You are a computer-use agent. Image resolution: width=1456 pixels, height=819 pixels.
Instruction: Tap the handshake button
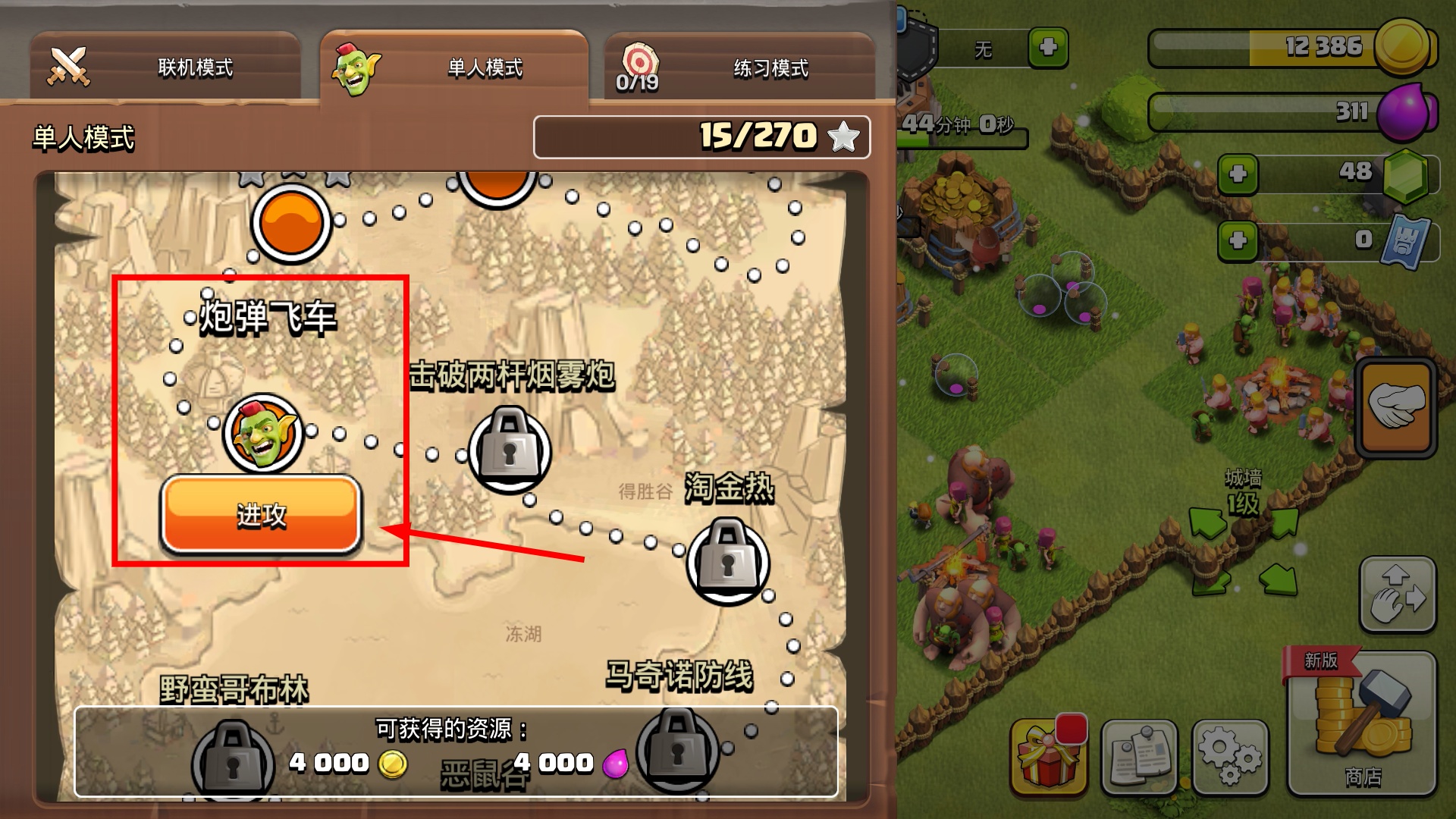[x=1396, y=407]
